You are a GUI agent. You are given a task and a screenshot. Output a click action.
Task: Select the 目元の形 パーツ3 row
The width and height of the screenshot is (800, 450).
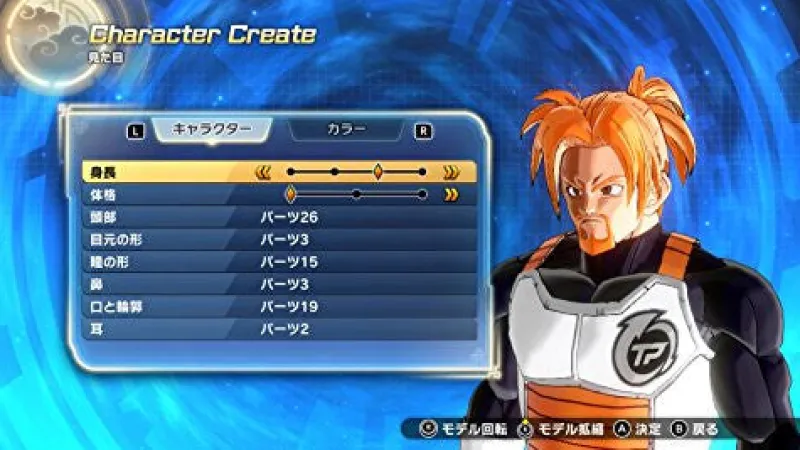pos(278,238)
